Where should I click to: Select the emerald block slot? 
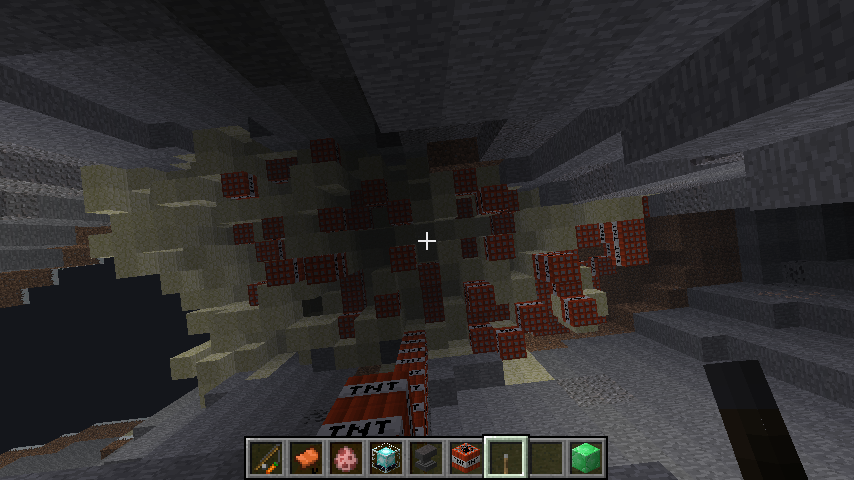[x=585, y=458]
